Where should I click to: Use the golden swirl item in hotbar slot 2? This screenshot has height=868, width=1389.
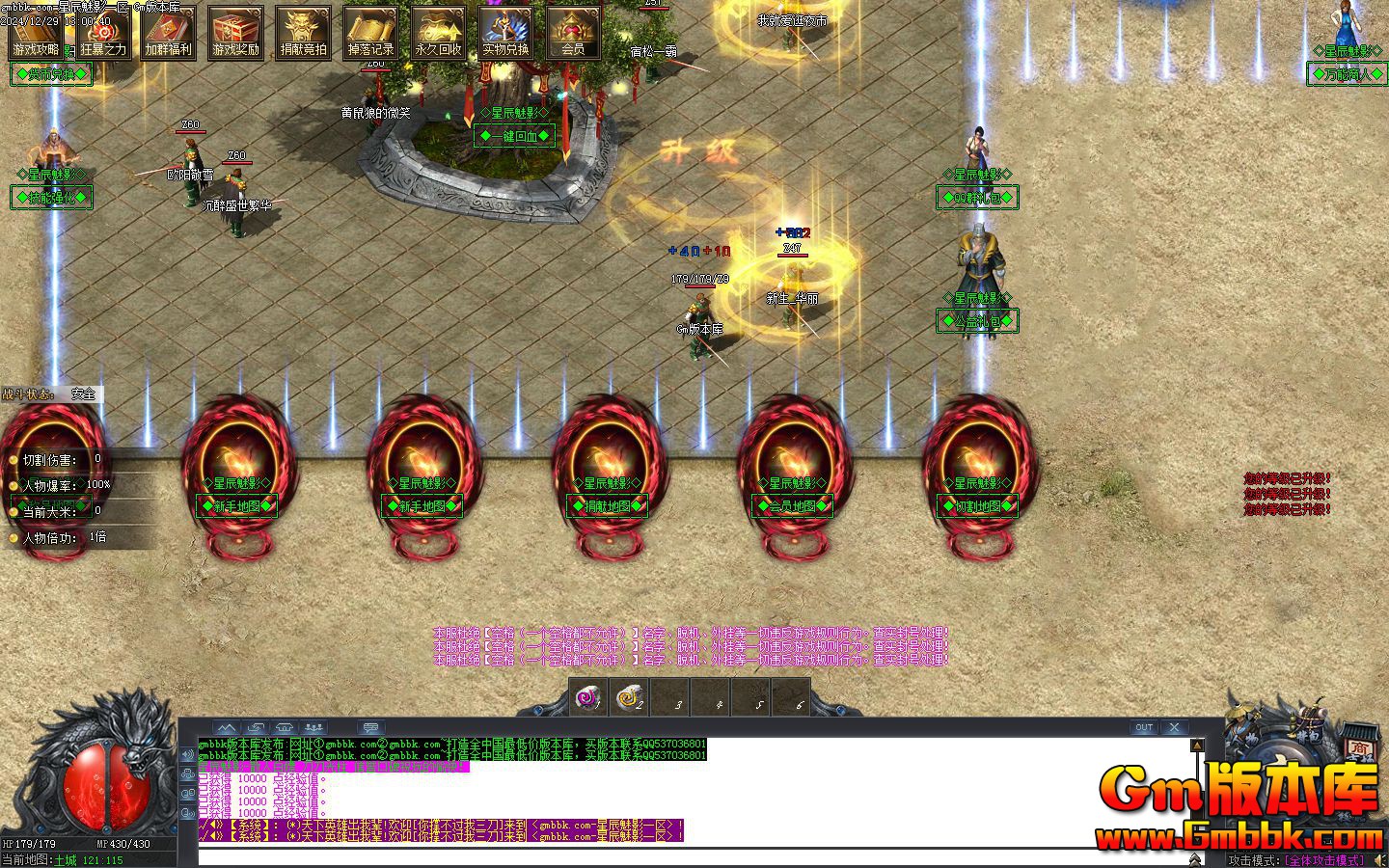[629, 696]
